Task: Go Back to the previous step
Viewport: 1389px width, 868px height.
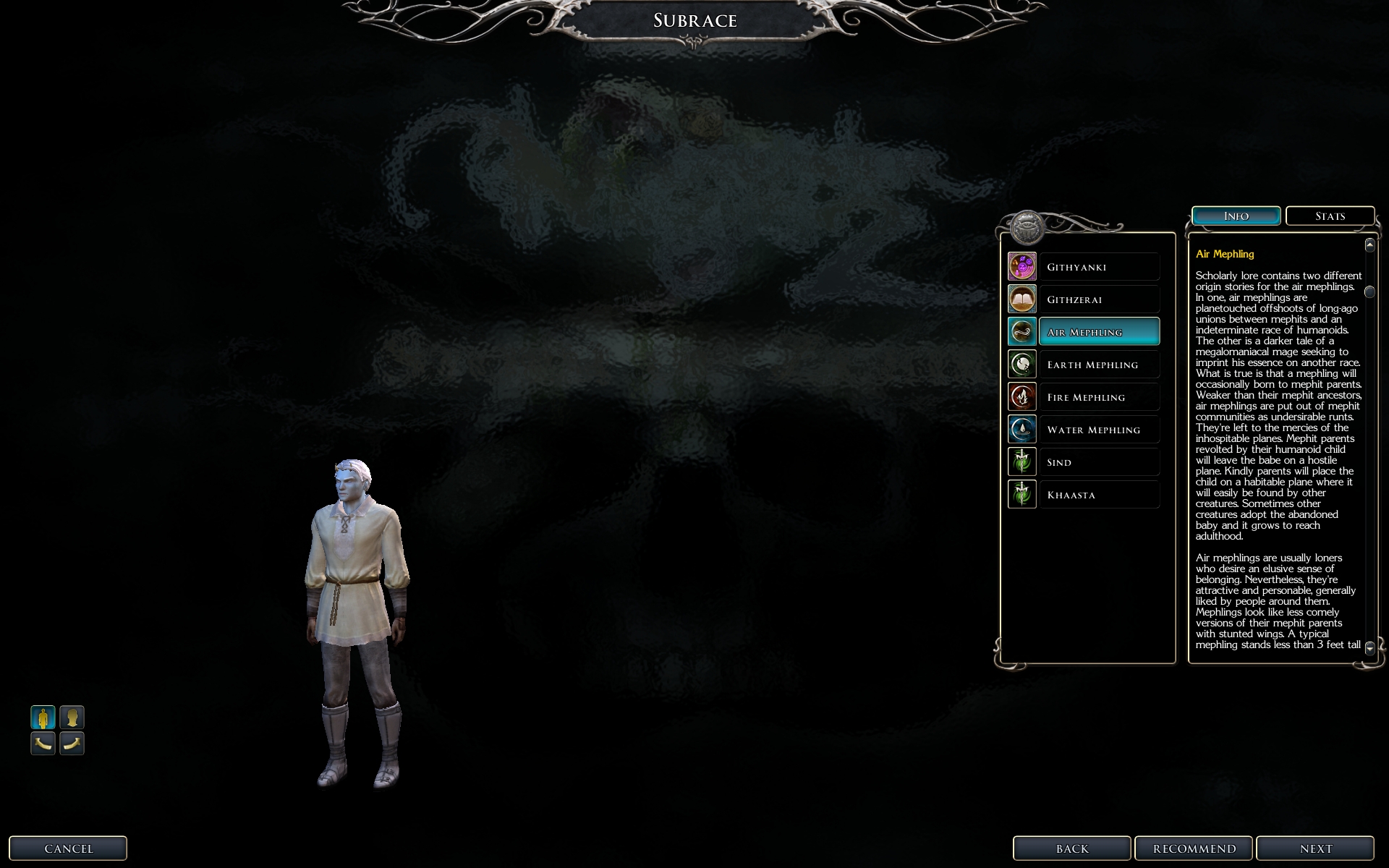Action: pyautogui.click(x=1071, y=848)
